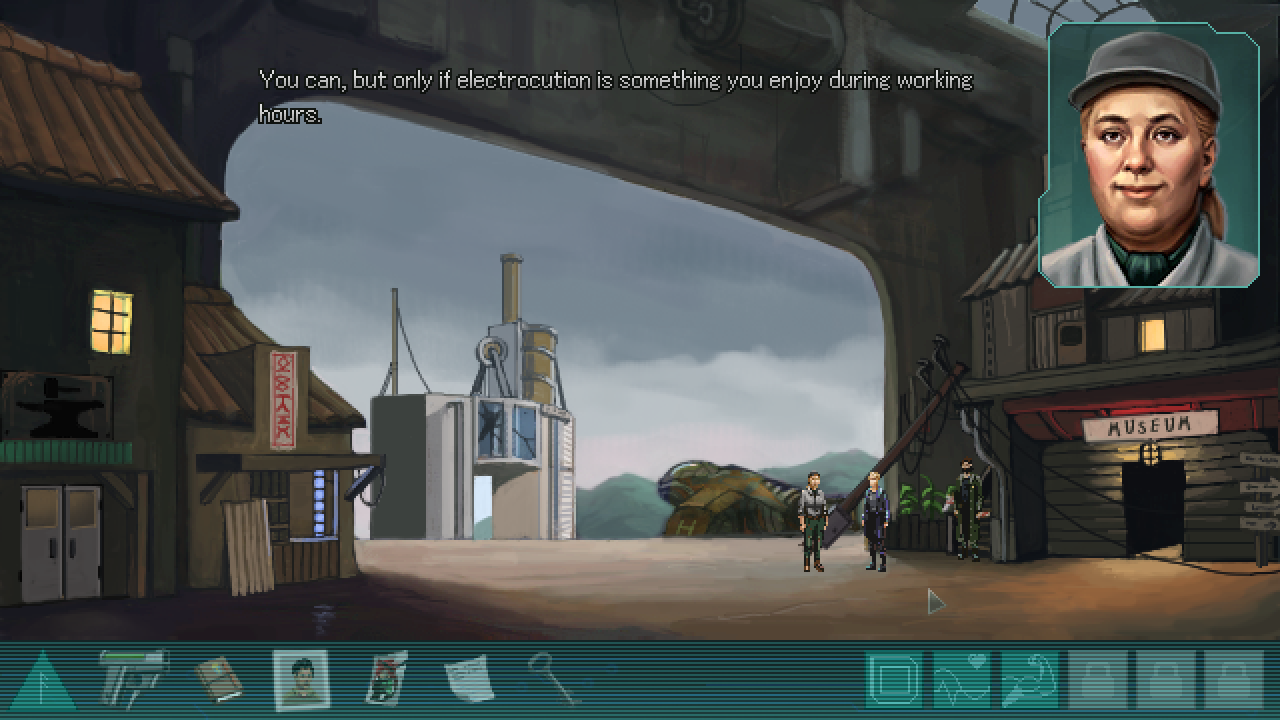The height and width of the screenshot is (720, 1280).
Task: Pick the brown book inventory item
Action: (219, 679)
